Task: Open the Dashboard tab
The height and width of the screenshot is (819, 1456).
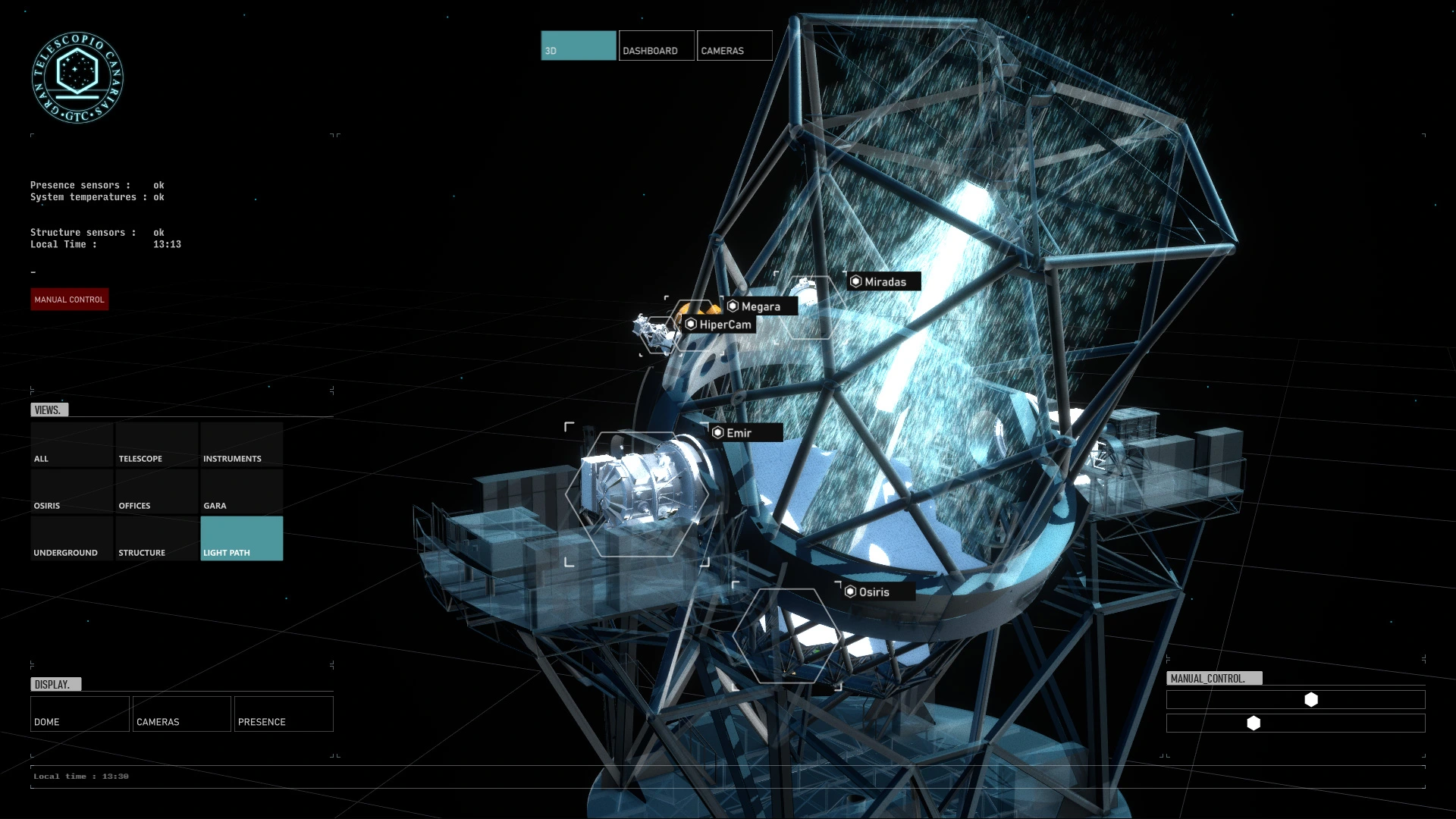Action: pos(656,45)
